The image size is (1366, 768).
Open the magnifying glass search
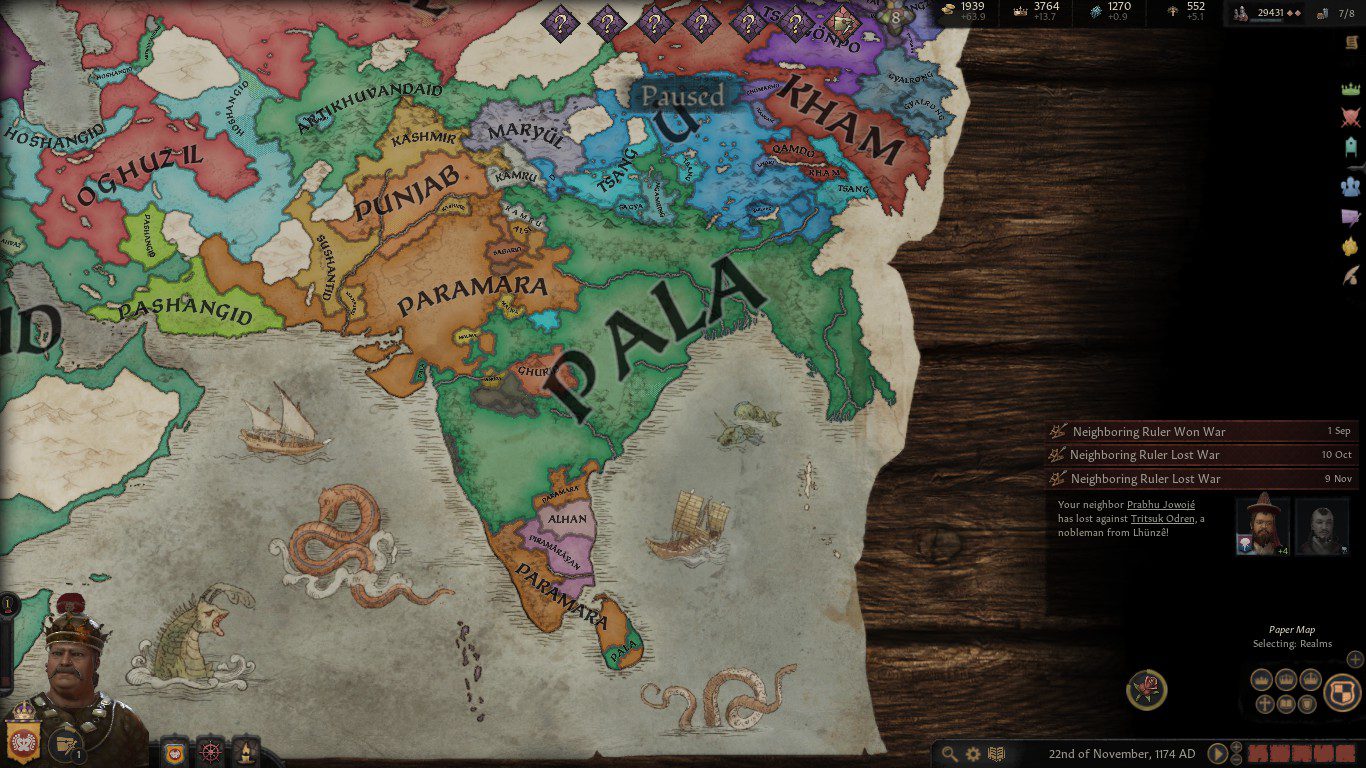pos(948,754)
